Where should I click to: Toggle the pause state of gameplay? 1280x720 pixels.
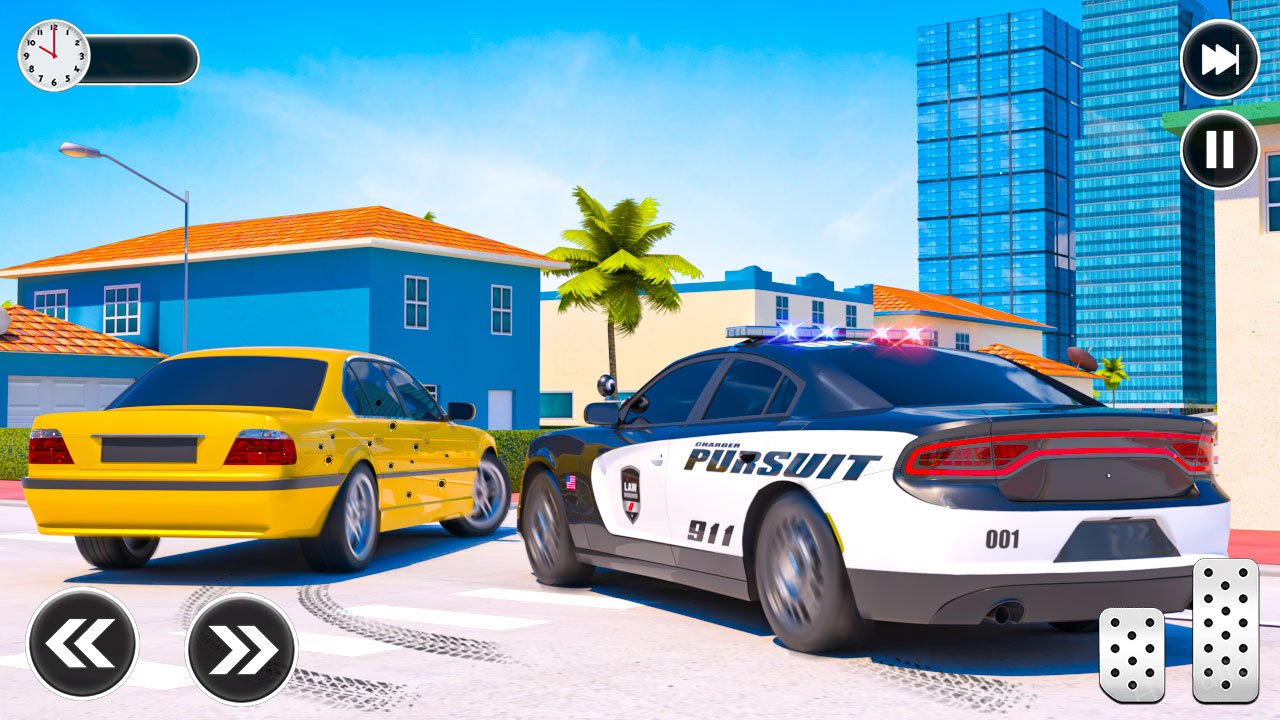pyautogui.click(x=1218, y=150)
